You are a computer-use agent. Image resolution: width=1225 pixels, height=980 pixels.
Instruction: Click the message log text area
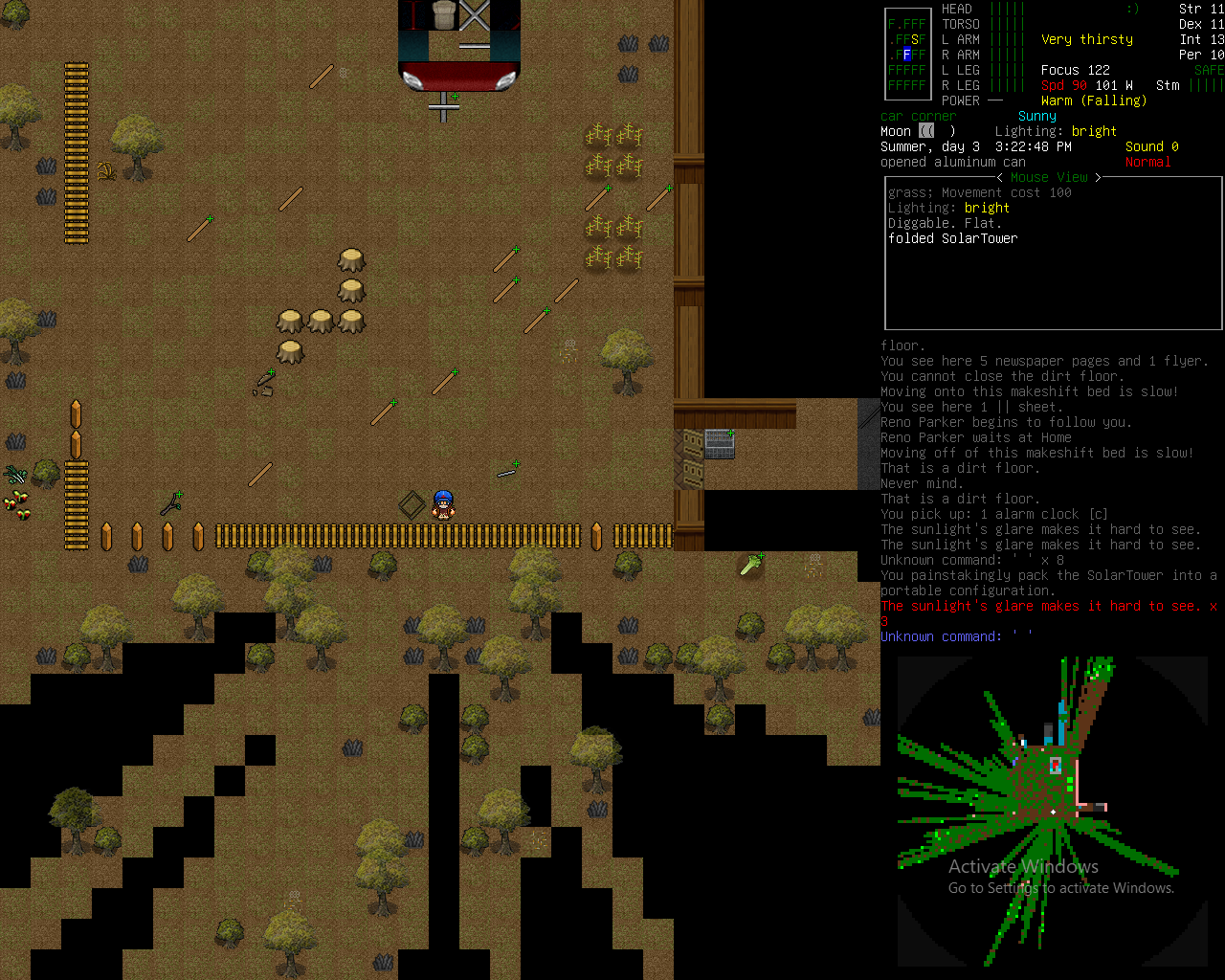(x=1050, y=491)
